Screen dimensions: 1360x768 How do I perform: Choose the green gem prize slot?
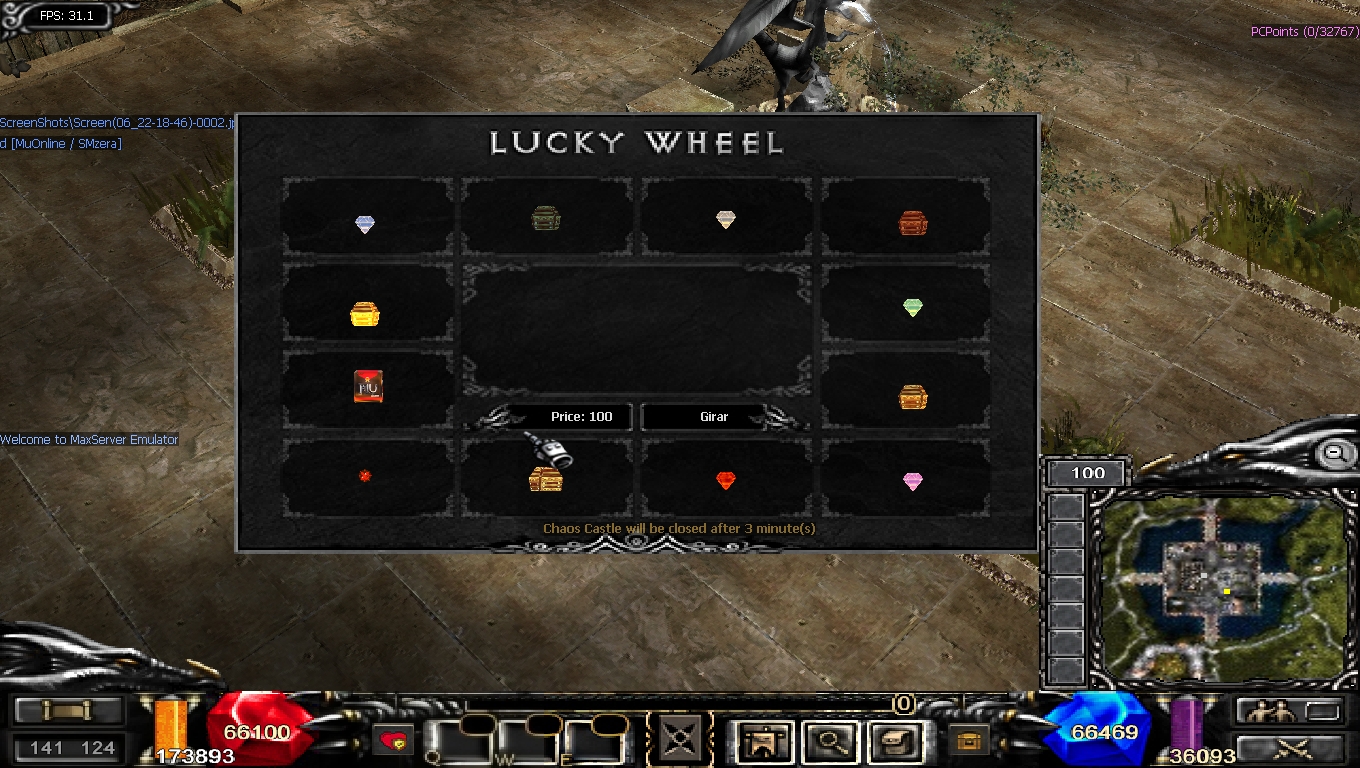[x=912, y=307]
